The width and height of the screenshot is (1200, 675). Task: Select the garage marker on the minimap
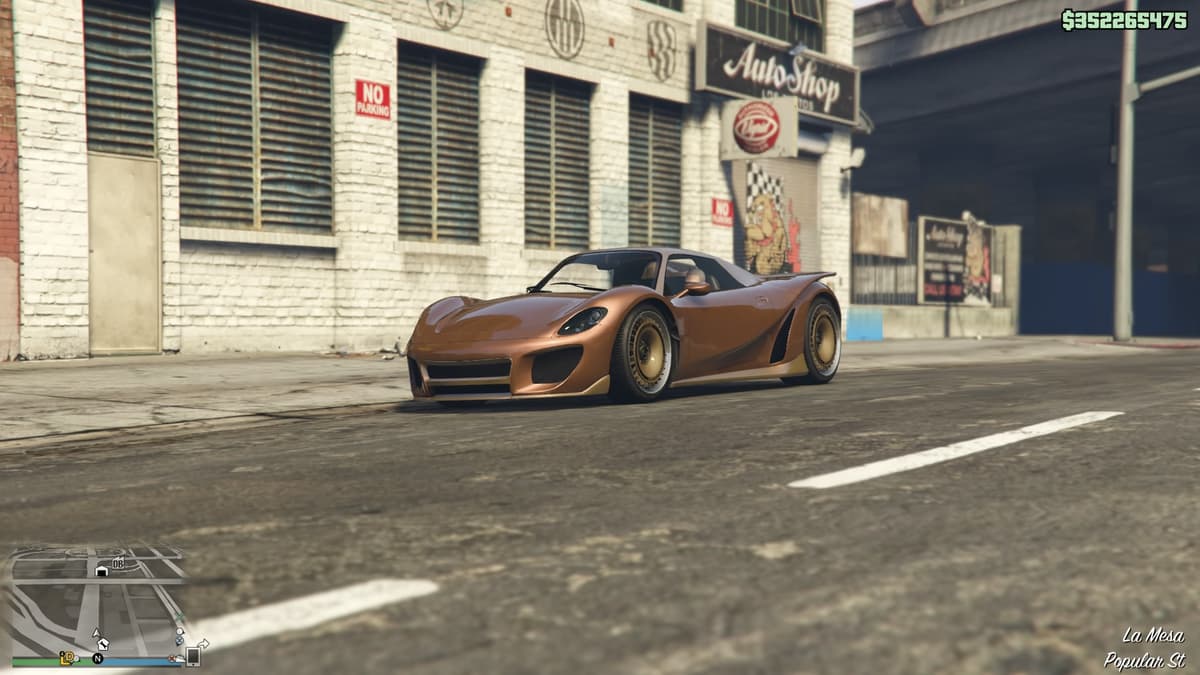(101, 570)
